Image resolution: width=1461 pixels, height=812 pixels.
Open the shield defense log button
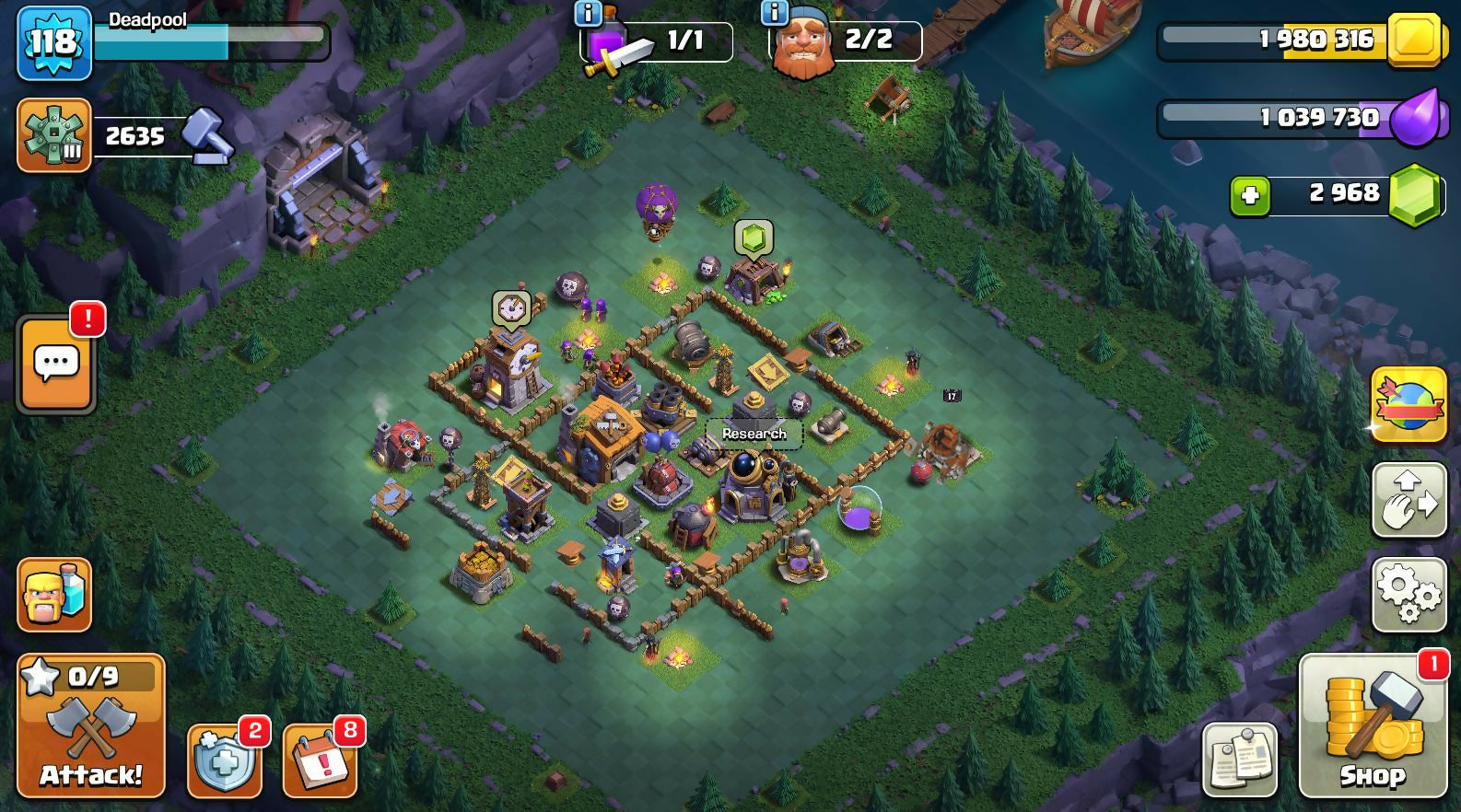pos(224,760)
